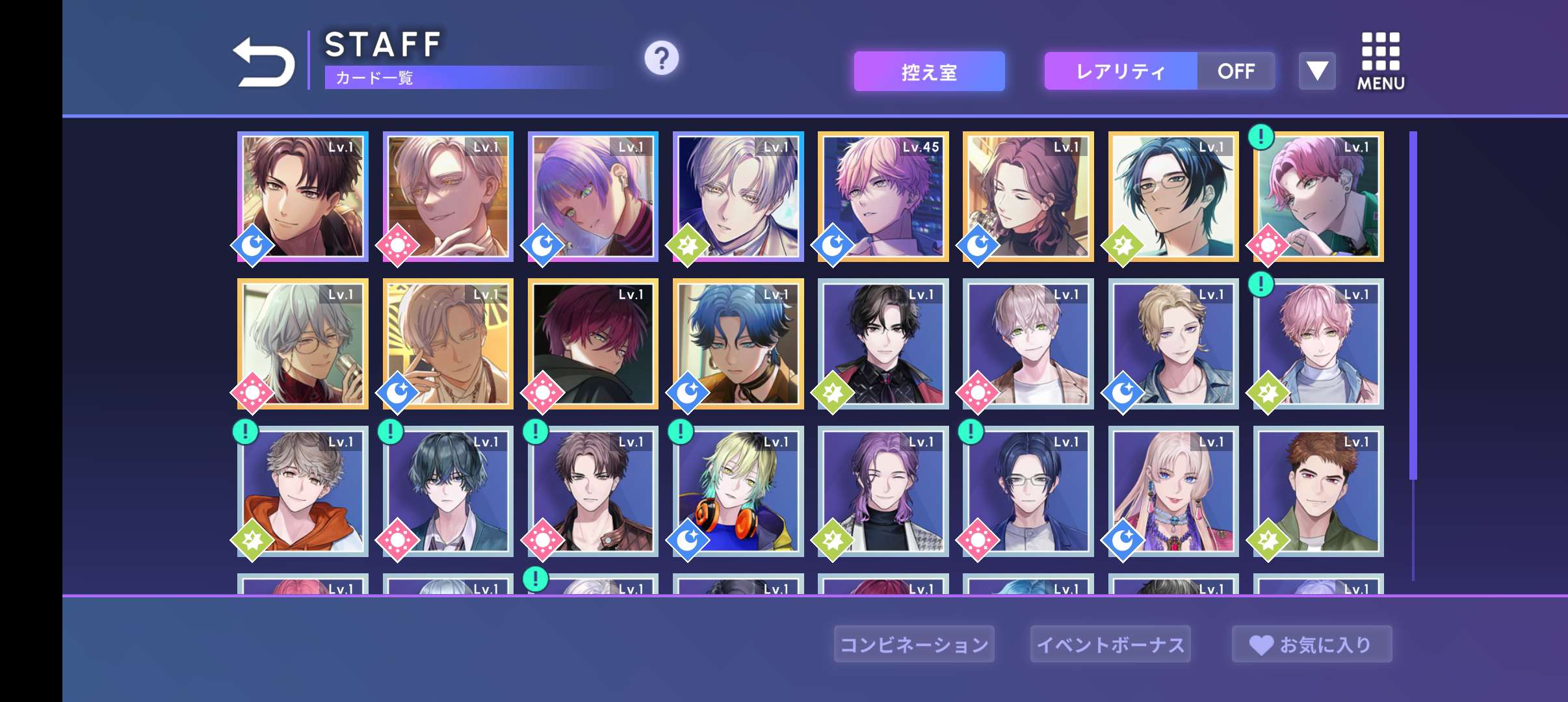Choose the card with orange headphones
Image resolution: width=1568 pixels, height=702 pixels.
pyautogui.click(x=738, y=491)
